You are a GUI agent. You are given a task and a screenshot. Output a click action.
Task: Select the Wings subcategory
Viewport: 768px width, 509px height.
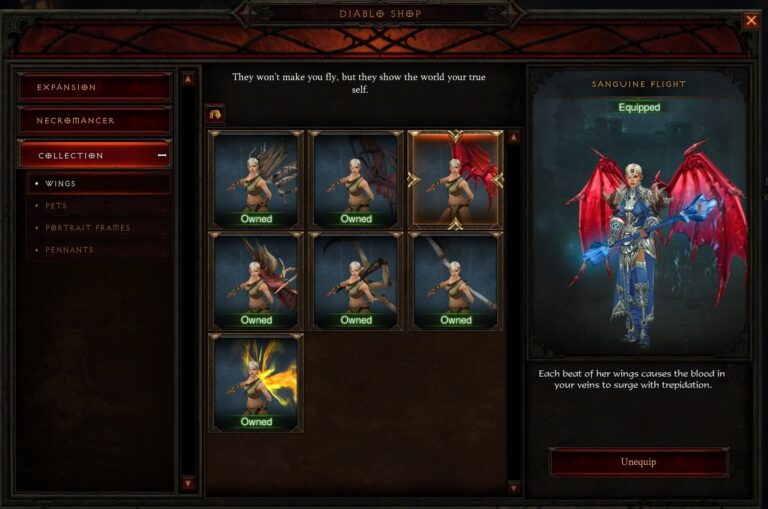(61, 184)
